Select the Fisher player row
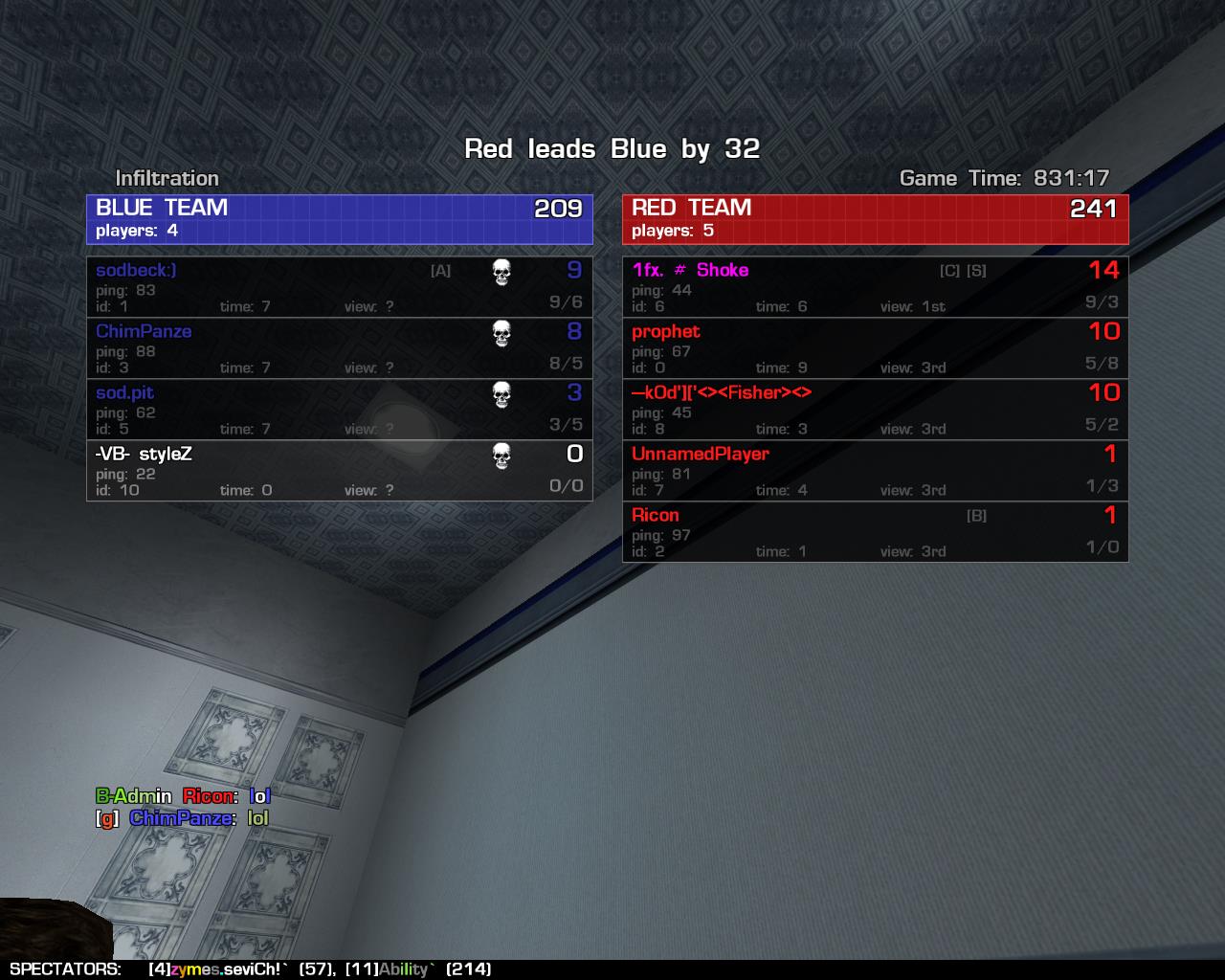 875,409
